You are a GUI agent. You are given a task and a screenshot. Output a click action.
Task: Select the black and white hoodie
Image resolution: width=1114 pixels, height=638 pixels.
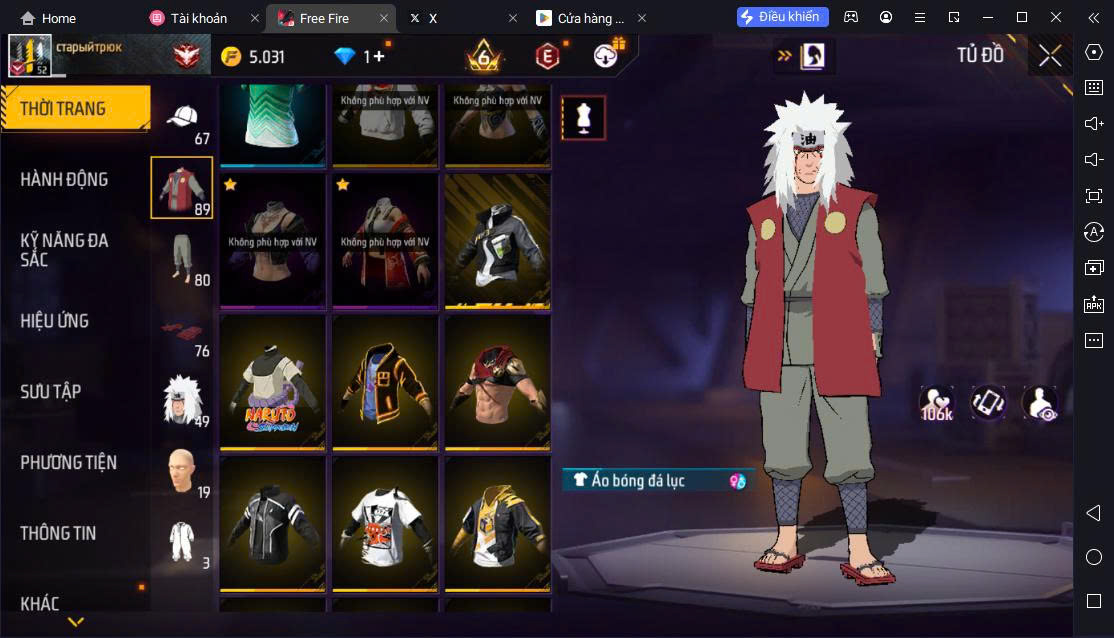tap(497, 243)
